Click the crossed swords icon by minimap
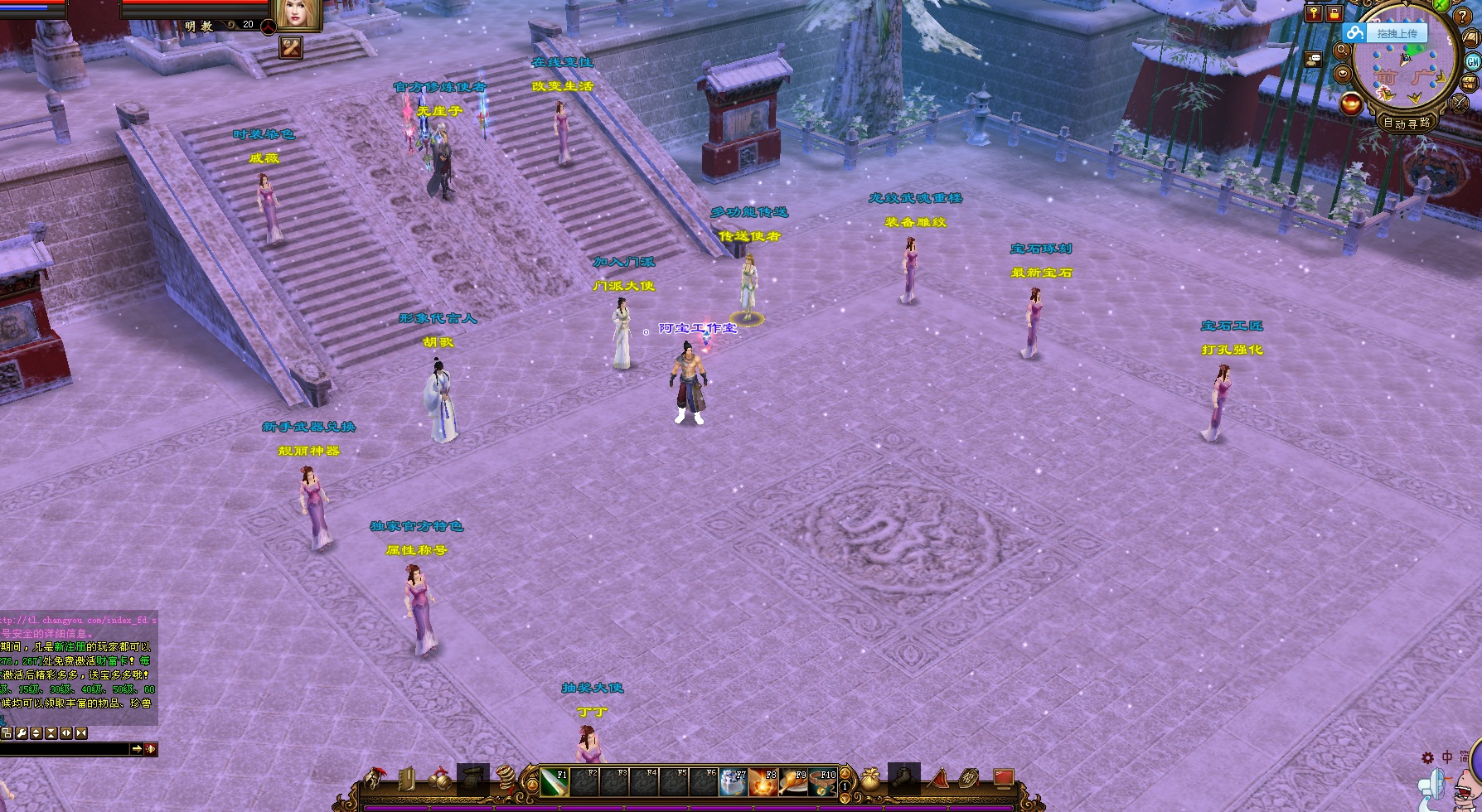The width and height of the screenshot is (1482, 812). coord(1459,104)
